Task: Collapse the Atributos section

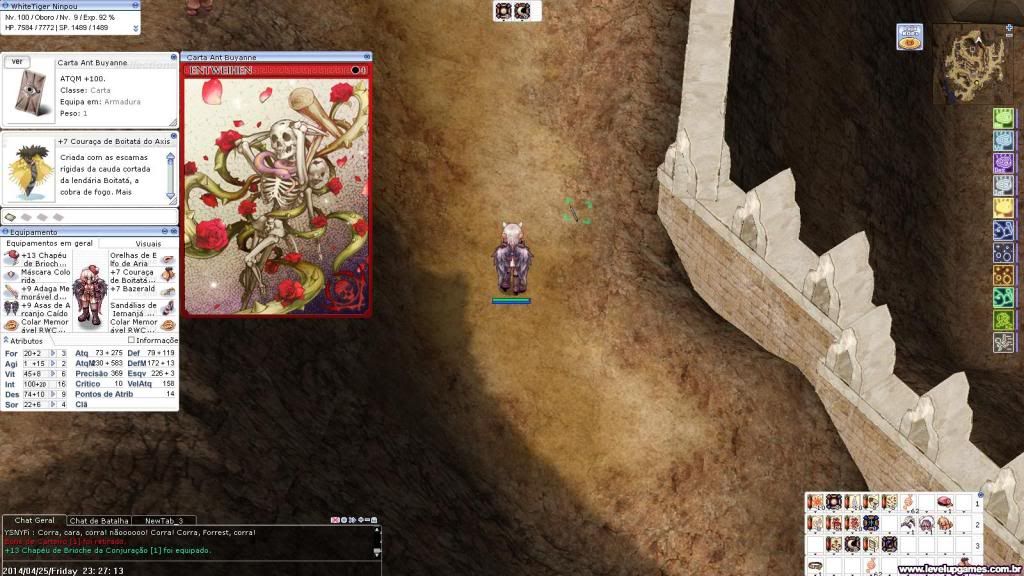Action: tap(5, 341)
